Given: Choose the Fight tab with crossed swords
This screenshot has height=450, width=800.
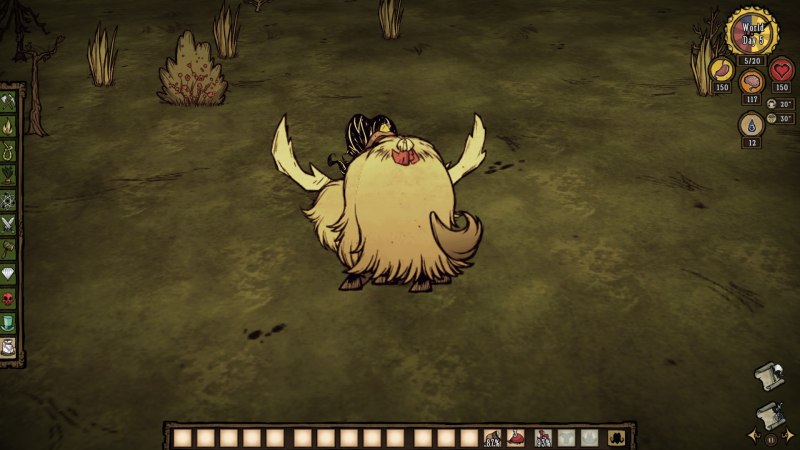Looking at the screenshot, I should [9, 224].
